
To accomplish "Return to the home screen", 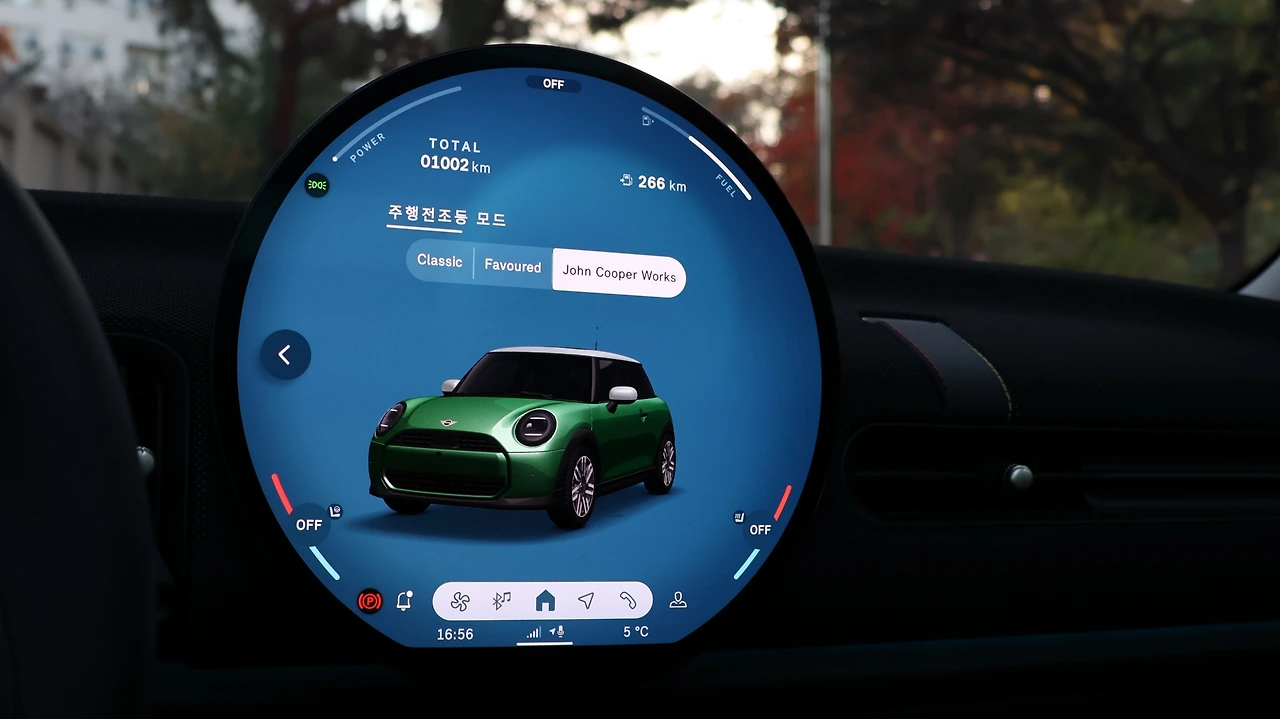I will point(545,601).
